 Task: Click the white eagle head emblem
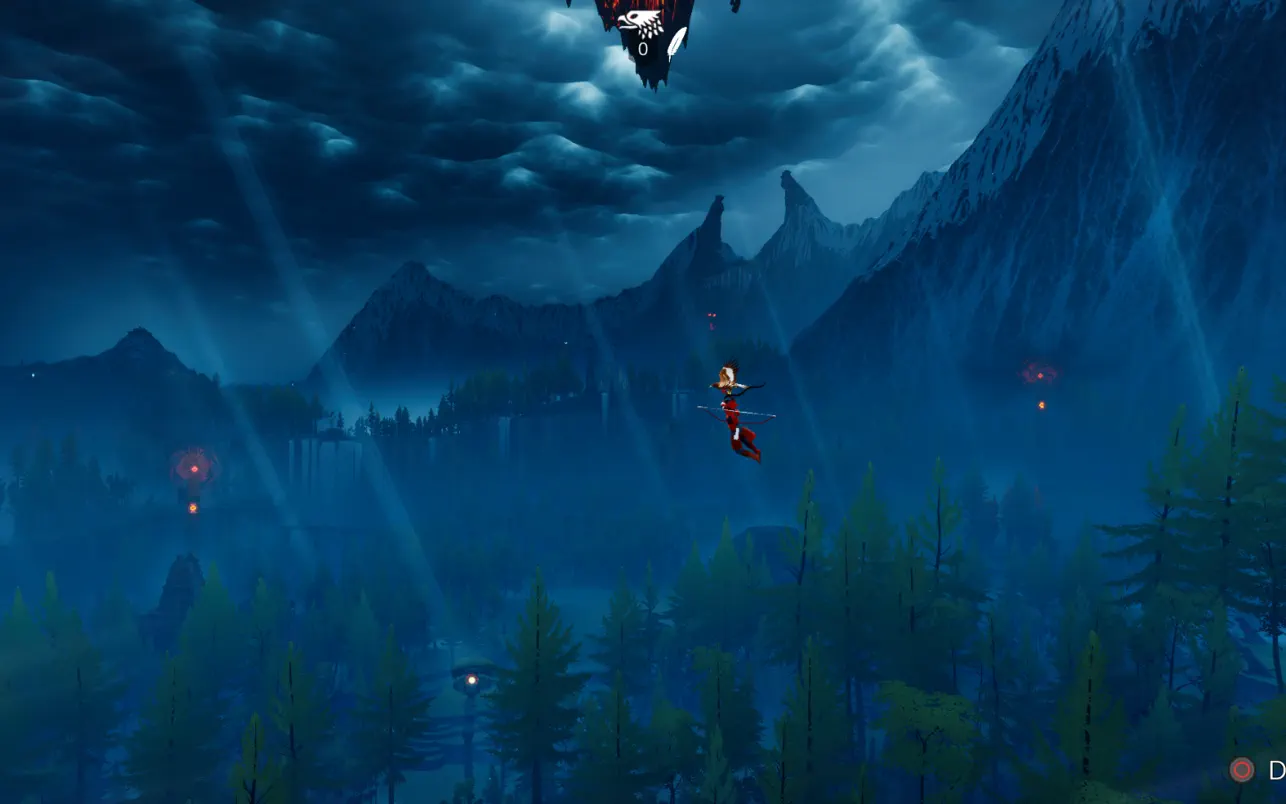(x=638, y=23)
